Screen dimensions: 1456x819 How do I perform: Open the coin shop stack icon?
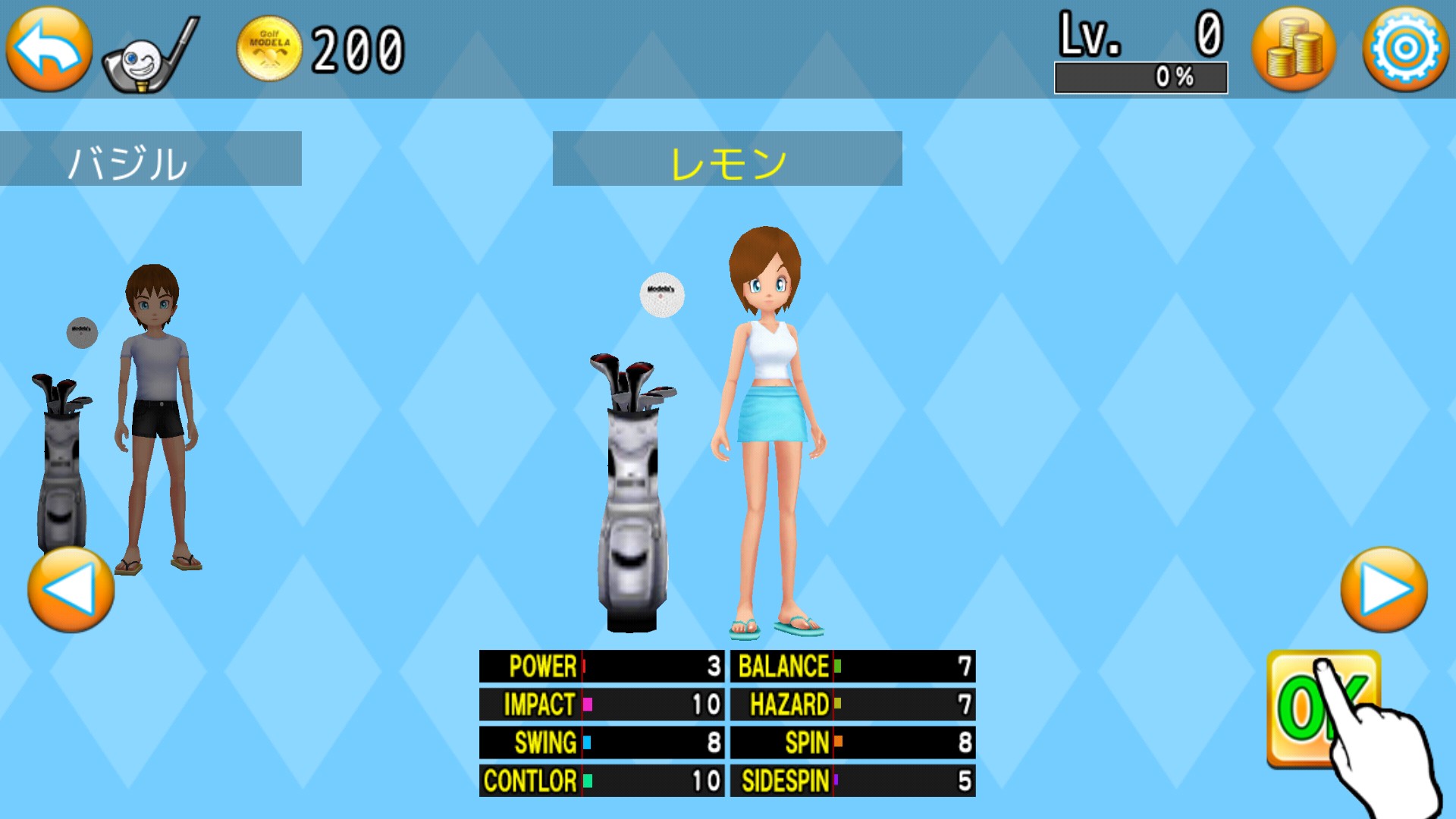[1294, 49]
